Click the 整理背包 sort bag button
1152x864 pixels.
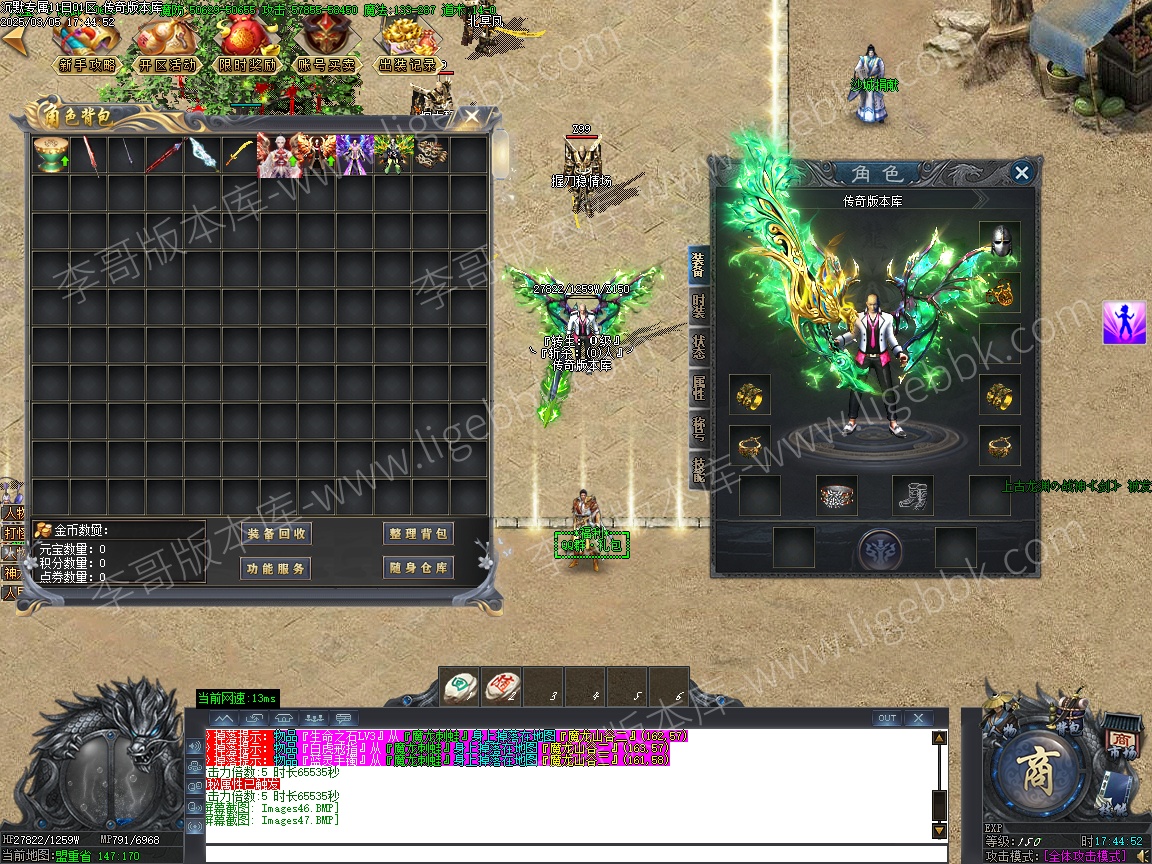click(418, 534)
